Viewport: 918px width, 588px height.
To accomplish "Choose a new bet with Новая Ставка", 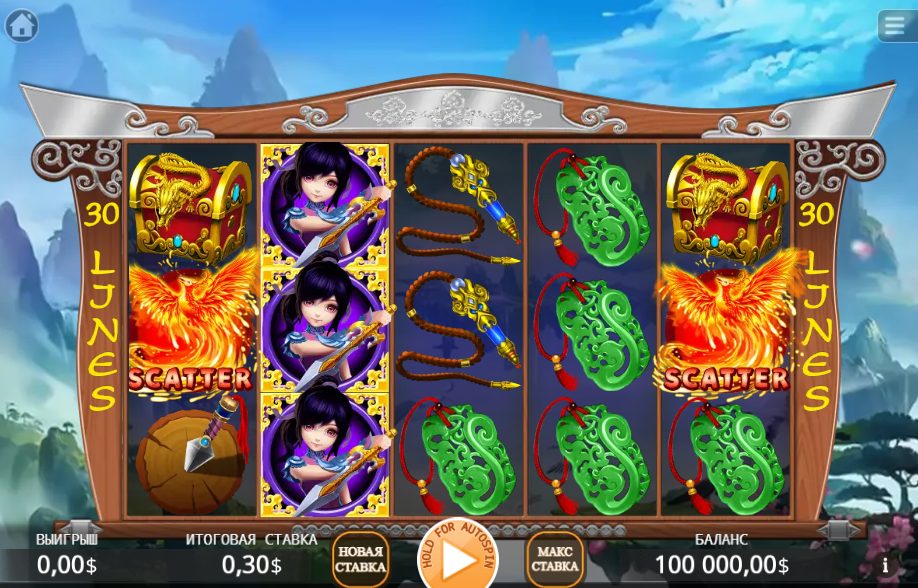I will tap(360, 559).
